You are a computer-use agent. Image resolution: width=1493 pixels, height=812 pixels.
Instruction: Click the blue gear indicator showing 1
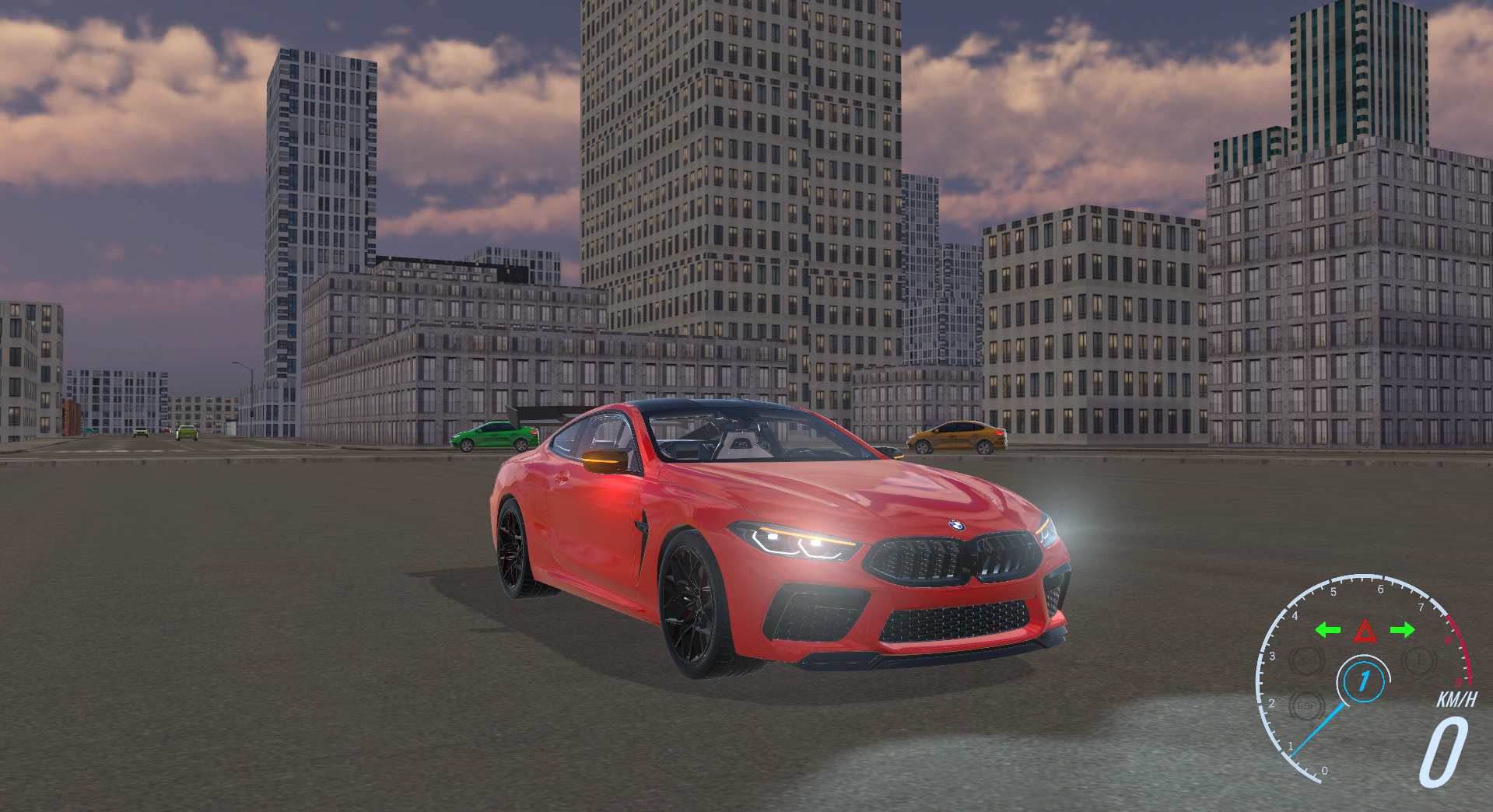click(x=1364, y=680)
